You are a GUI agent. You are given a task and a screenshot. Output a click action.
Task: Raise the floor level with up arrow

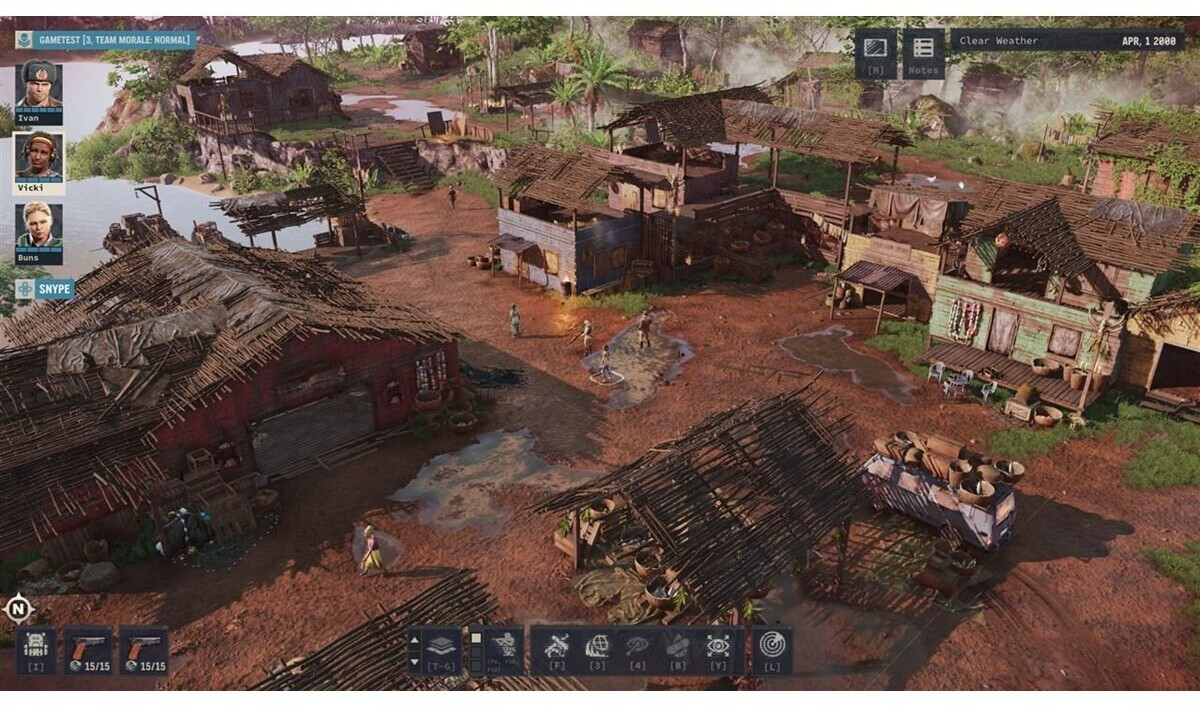click(x=415, y=639)
